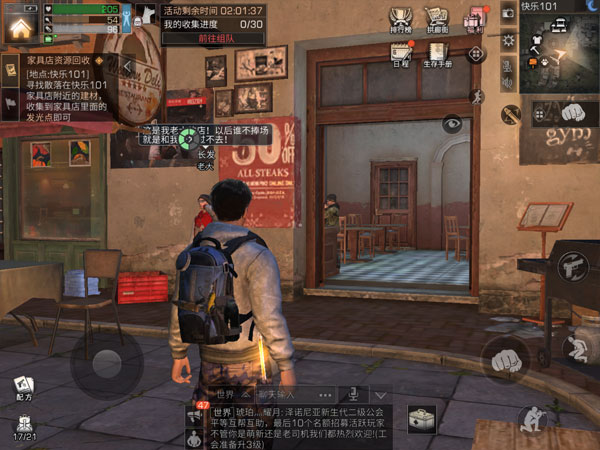Open settings with the gear icon

[x=508, y=40]
